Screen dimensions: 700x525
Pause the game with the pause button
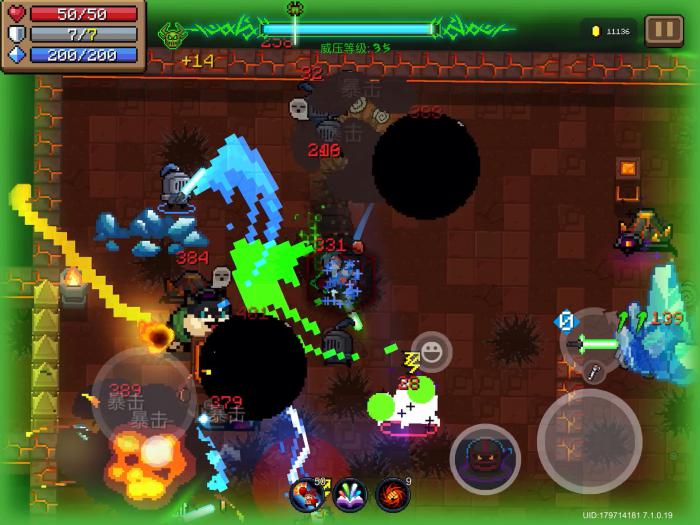click(x=663, y=30)
